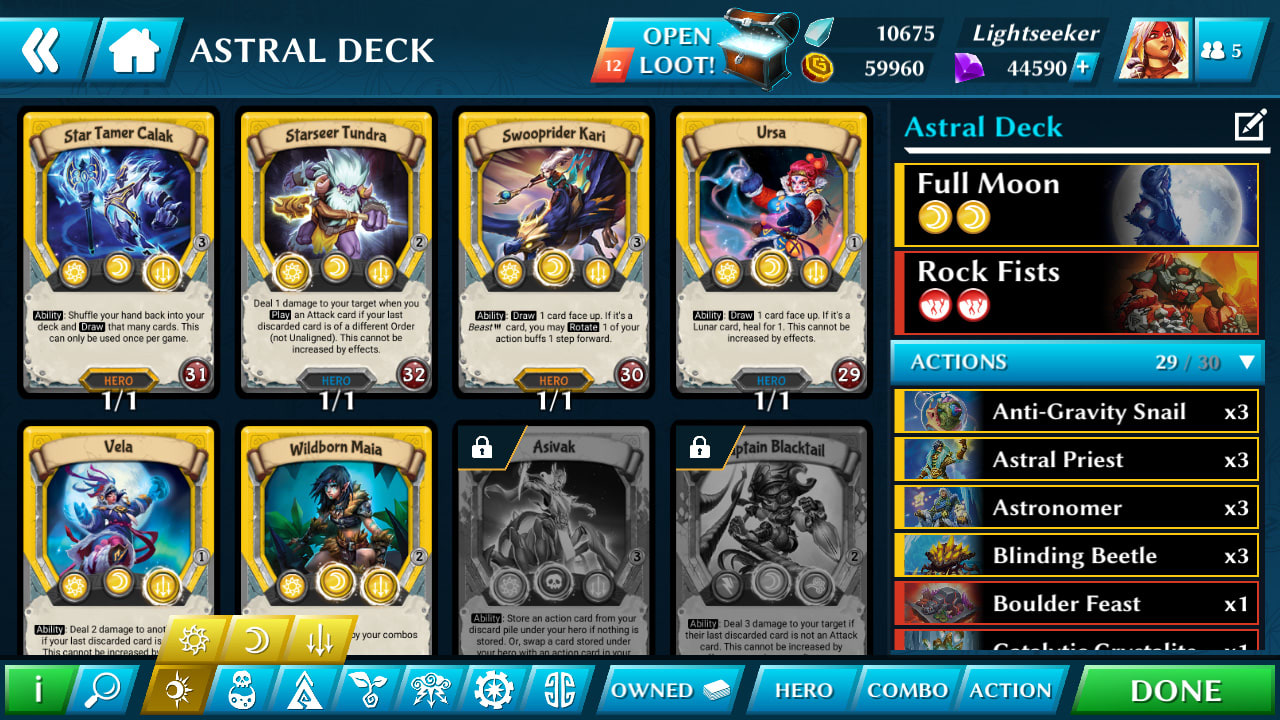This screenshot has height=720, width=1280.
Task: Open the card search magnifier
Action: [101, 689]
